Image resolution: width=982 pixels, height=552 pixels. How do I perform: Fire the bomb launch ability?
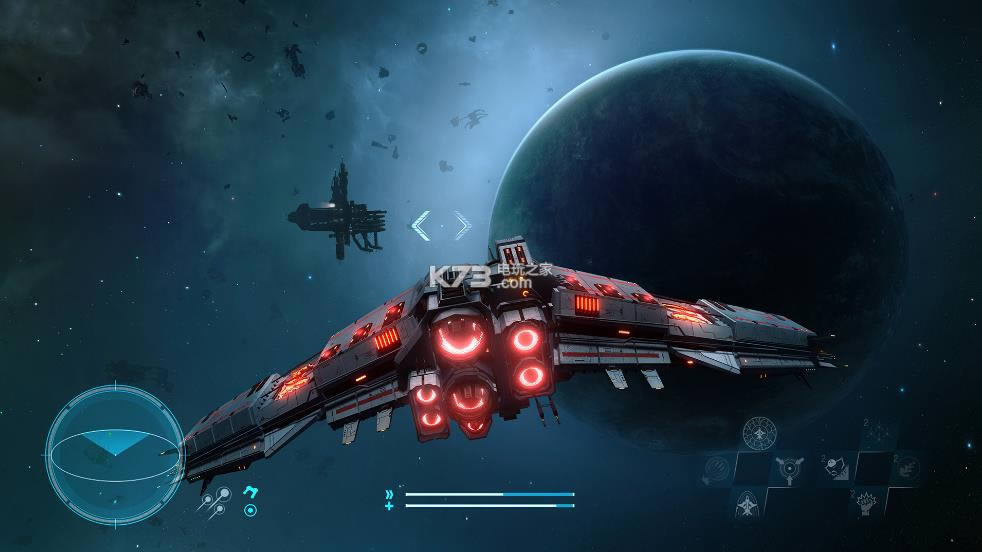coord(836,468)
